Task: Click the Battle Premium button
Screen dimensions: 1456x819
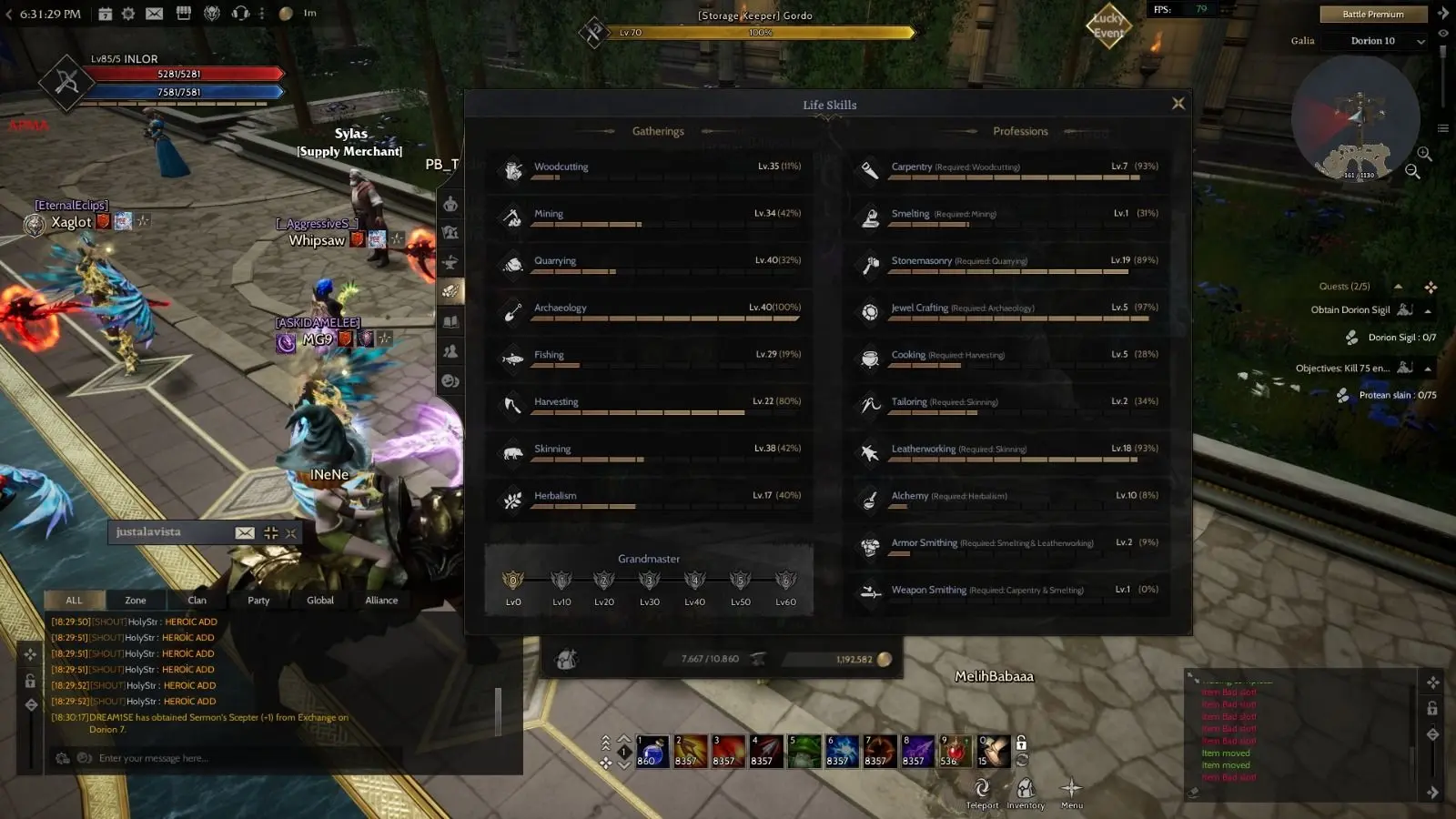Action: [1372, 14]
